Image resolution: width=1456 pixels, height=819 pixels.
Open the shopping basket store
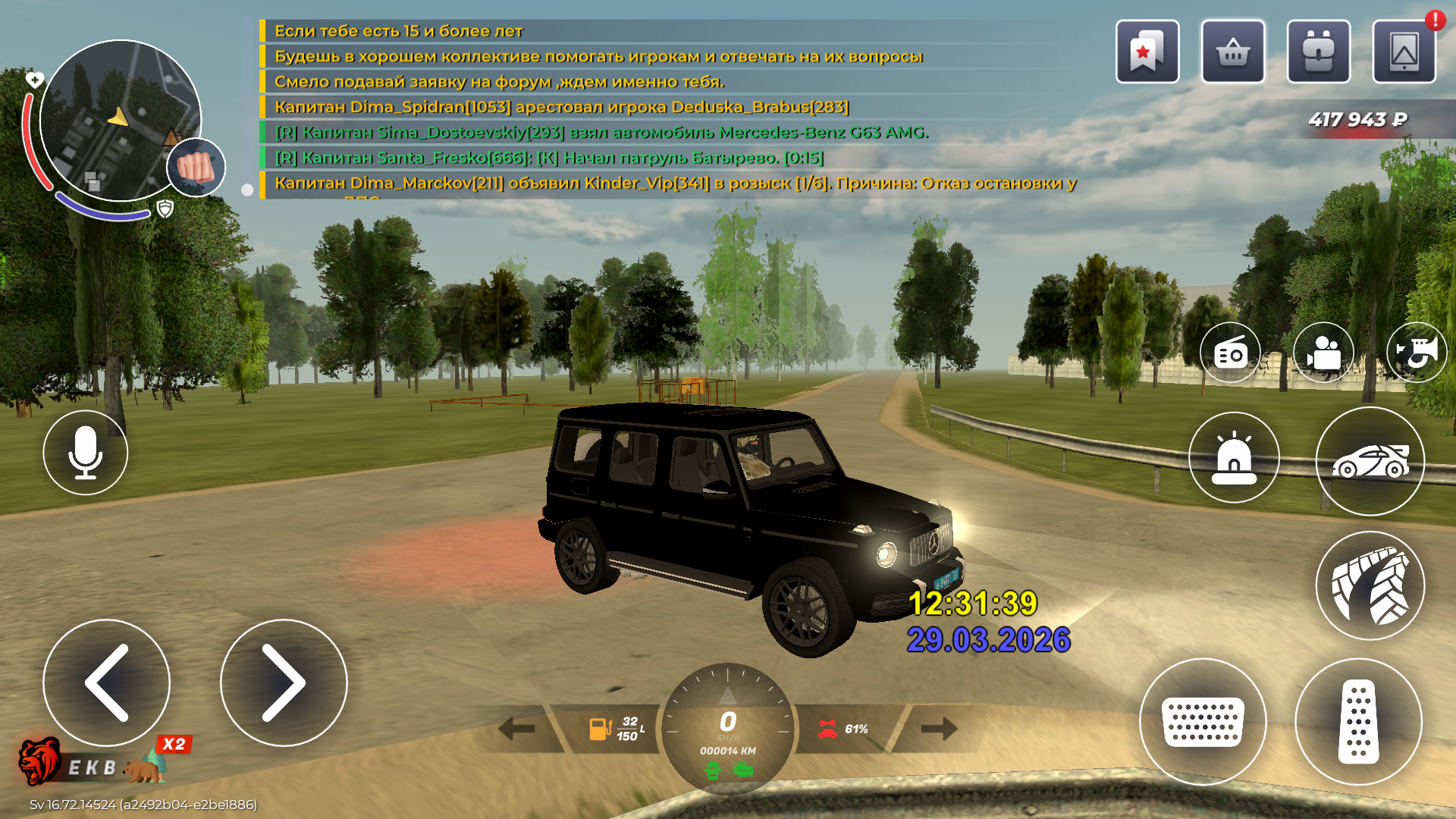click(x=1233, y=52)
